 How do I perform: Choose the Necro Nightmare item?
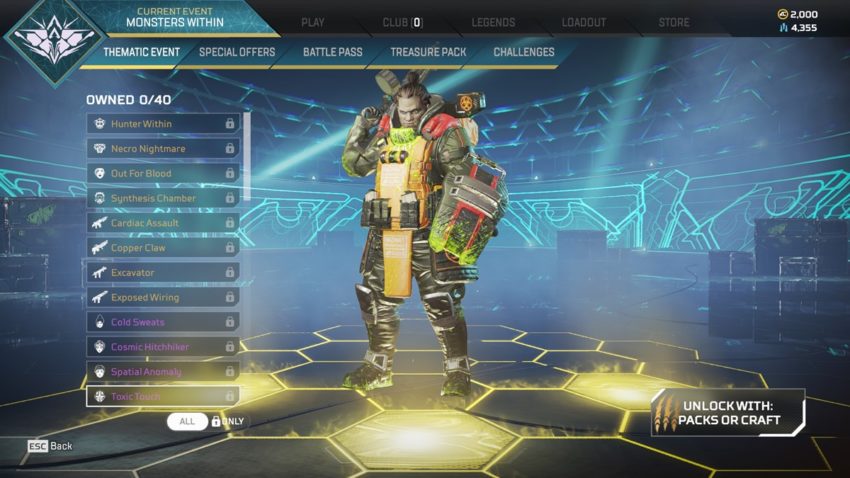[x=163, y=148]
